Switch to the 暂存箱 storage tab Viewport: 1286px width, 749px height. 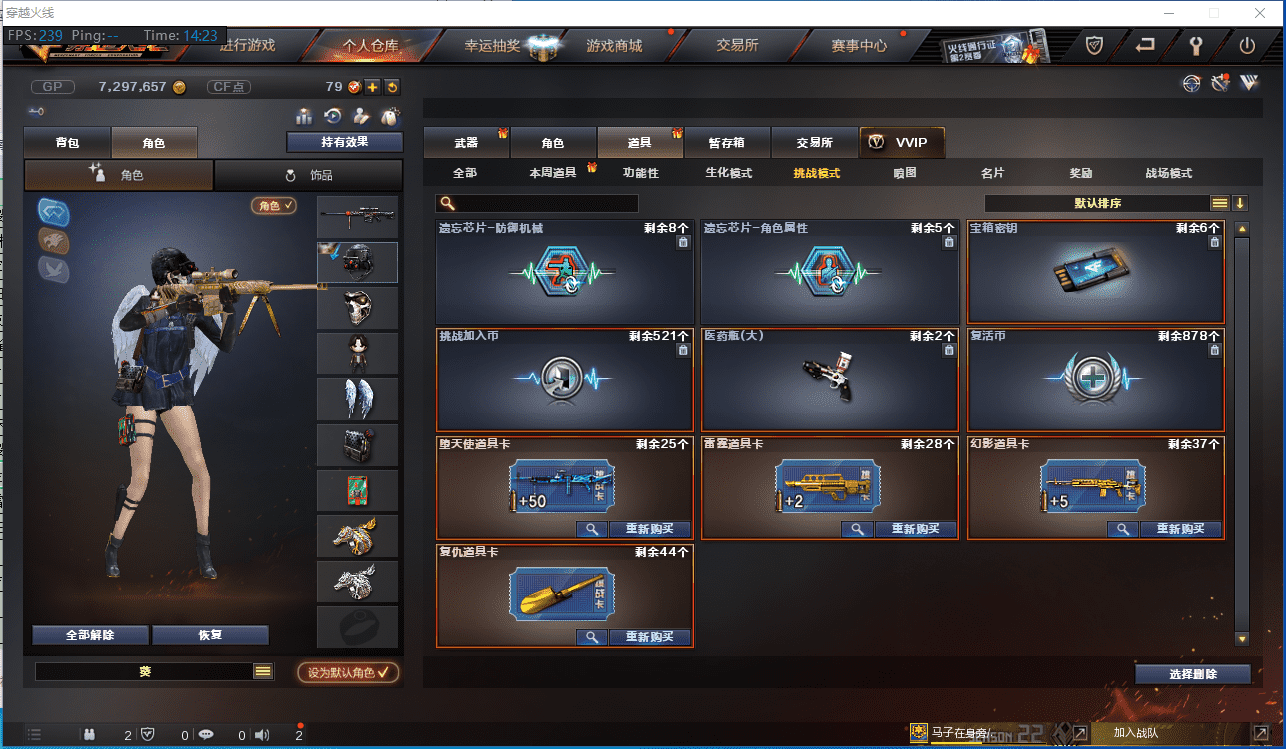coord(727,143)
